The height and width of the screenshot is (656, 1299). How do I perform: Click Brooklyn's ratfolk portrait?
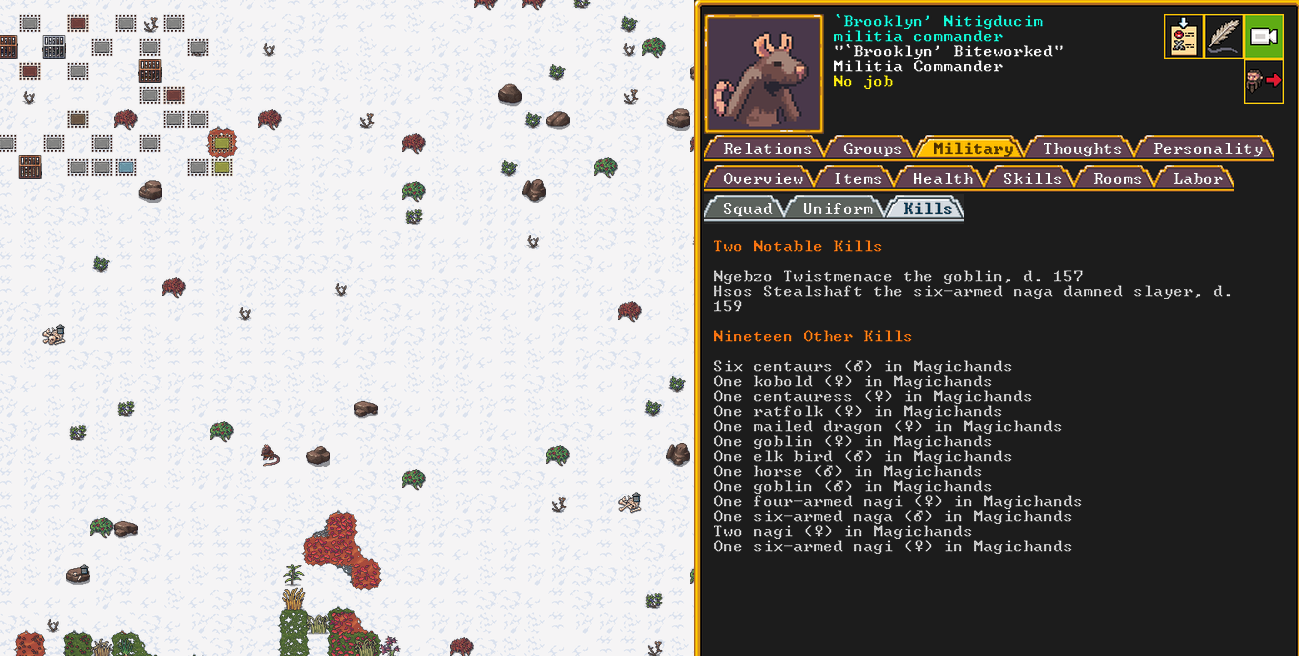coord(764,74)
